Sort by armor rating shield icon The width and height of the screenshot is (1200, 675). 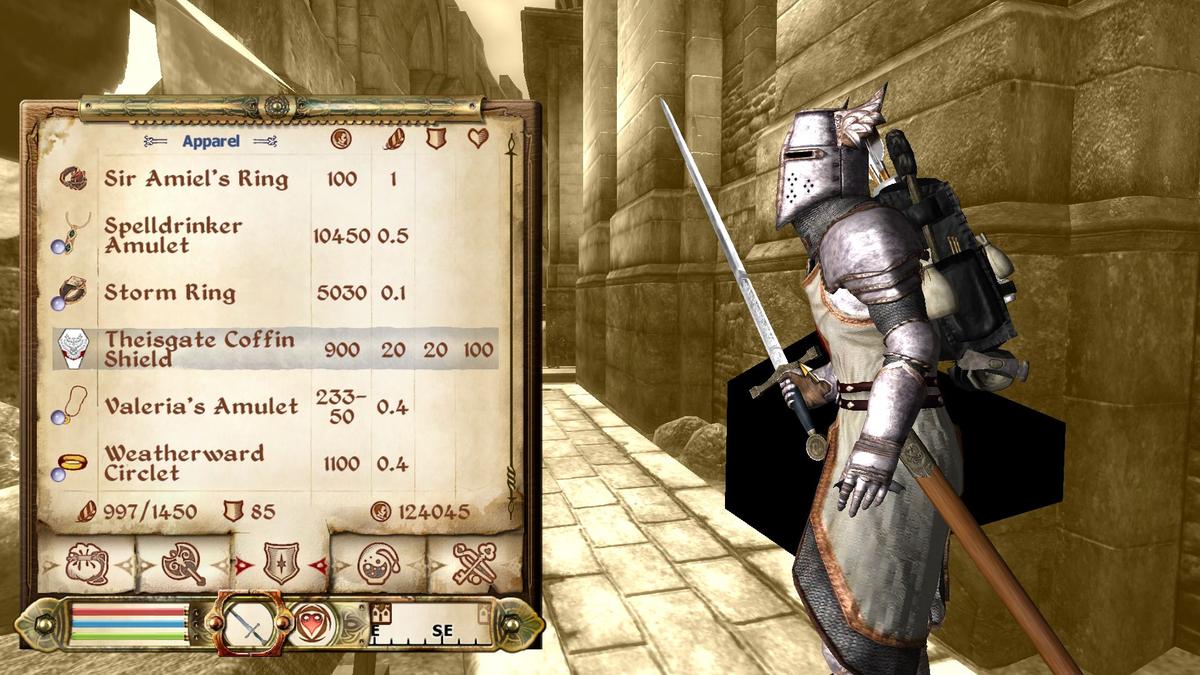coord(435,139)
